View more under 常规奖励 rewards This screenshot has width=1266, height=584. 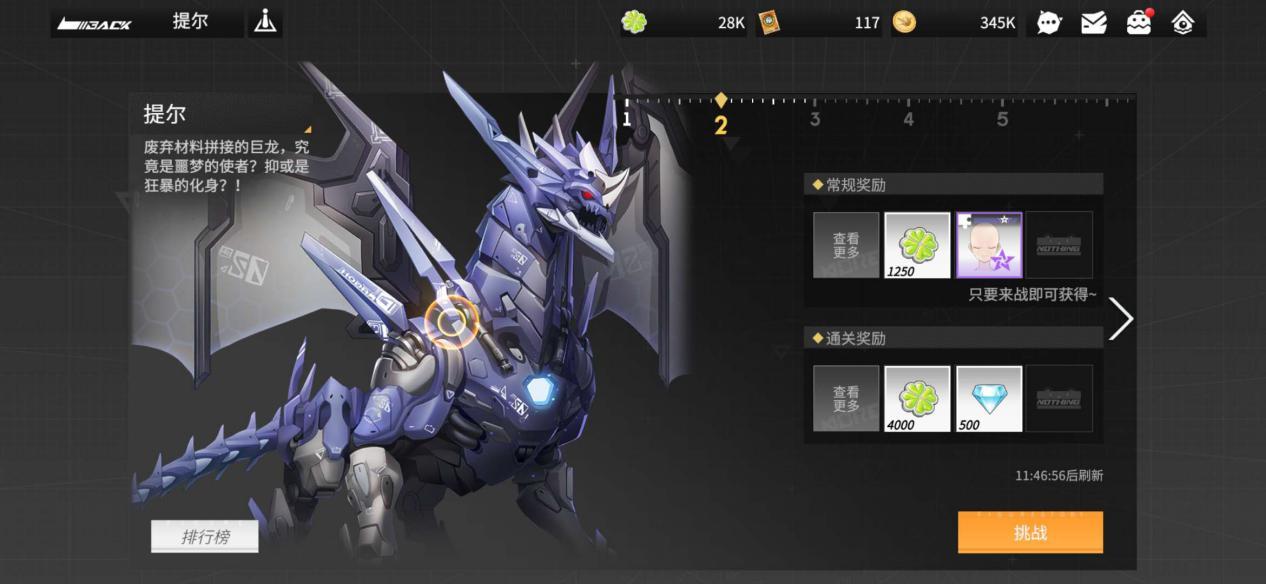(x=846, y=245)
